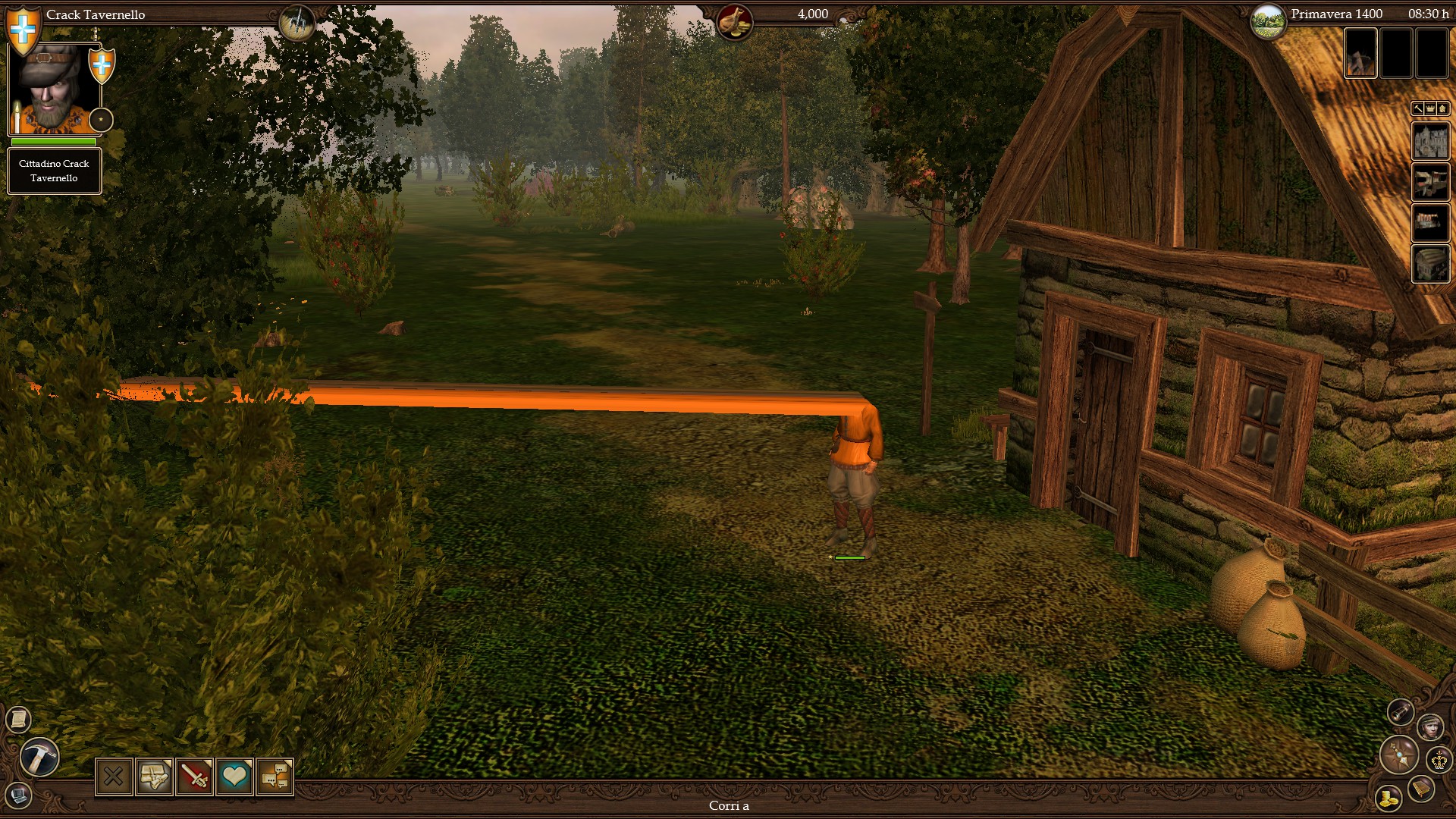Open the scroll quest icon above the hammer
Image resolution: width=1456 pixels, height=819 pixels.
click(x=18, y=718)
